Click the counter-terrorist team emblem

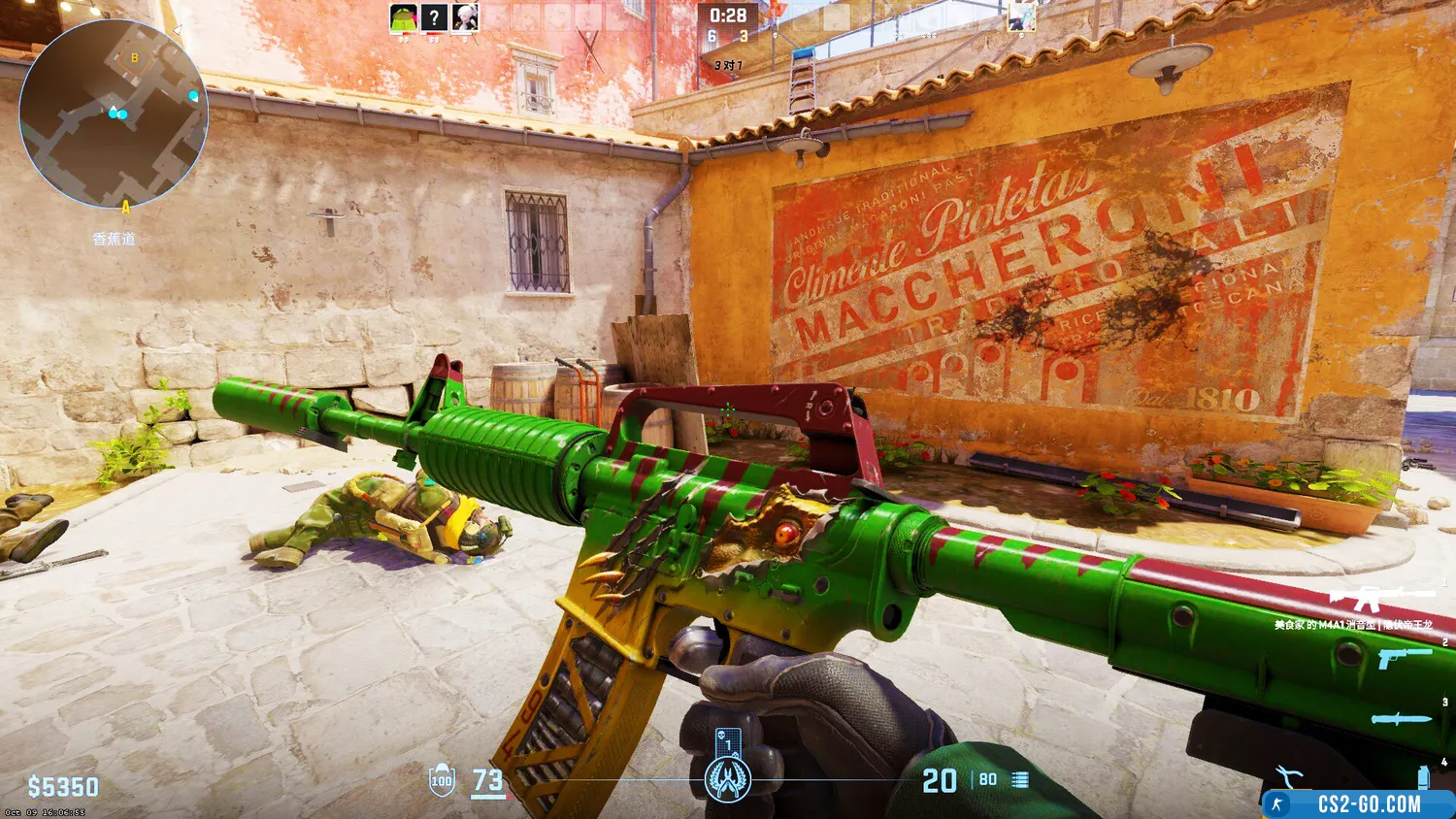click(x=727, y=779)
